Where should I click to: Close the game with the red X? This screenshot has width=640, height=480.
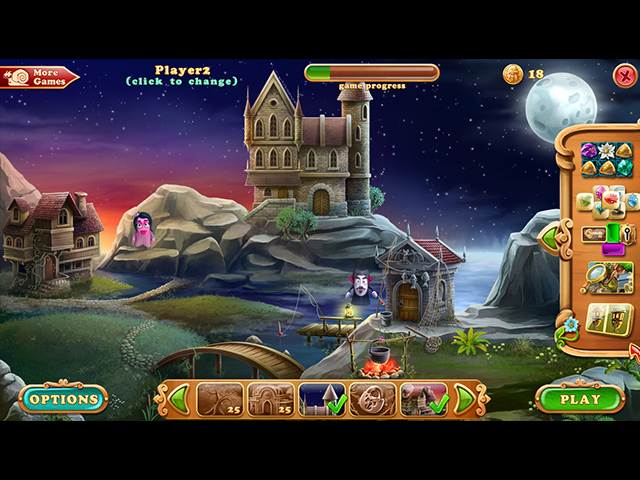point(624,73)
